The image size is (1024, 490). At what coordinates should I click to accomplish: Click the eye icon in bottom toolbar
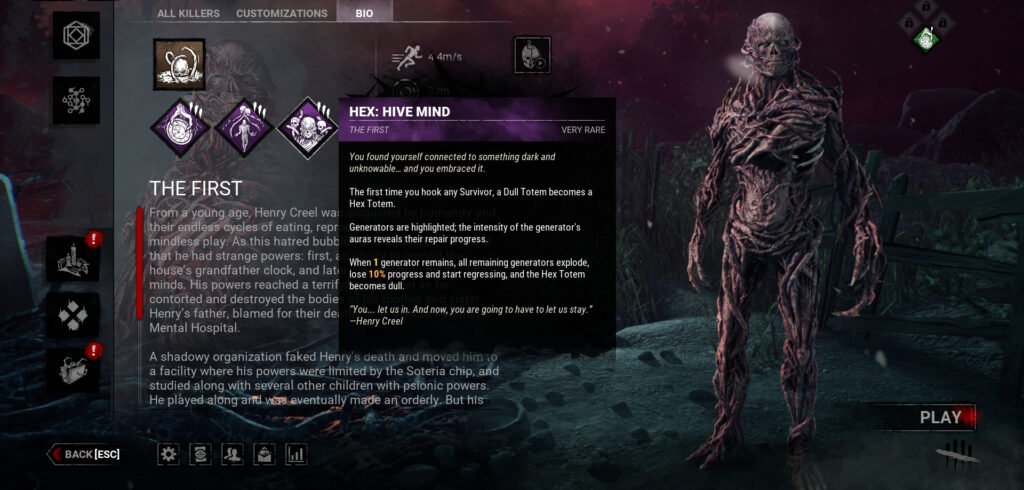coord(200,454)
